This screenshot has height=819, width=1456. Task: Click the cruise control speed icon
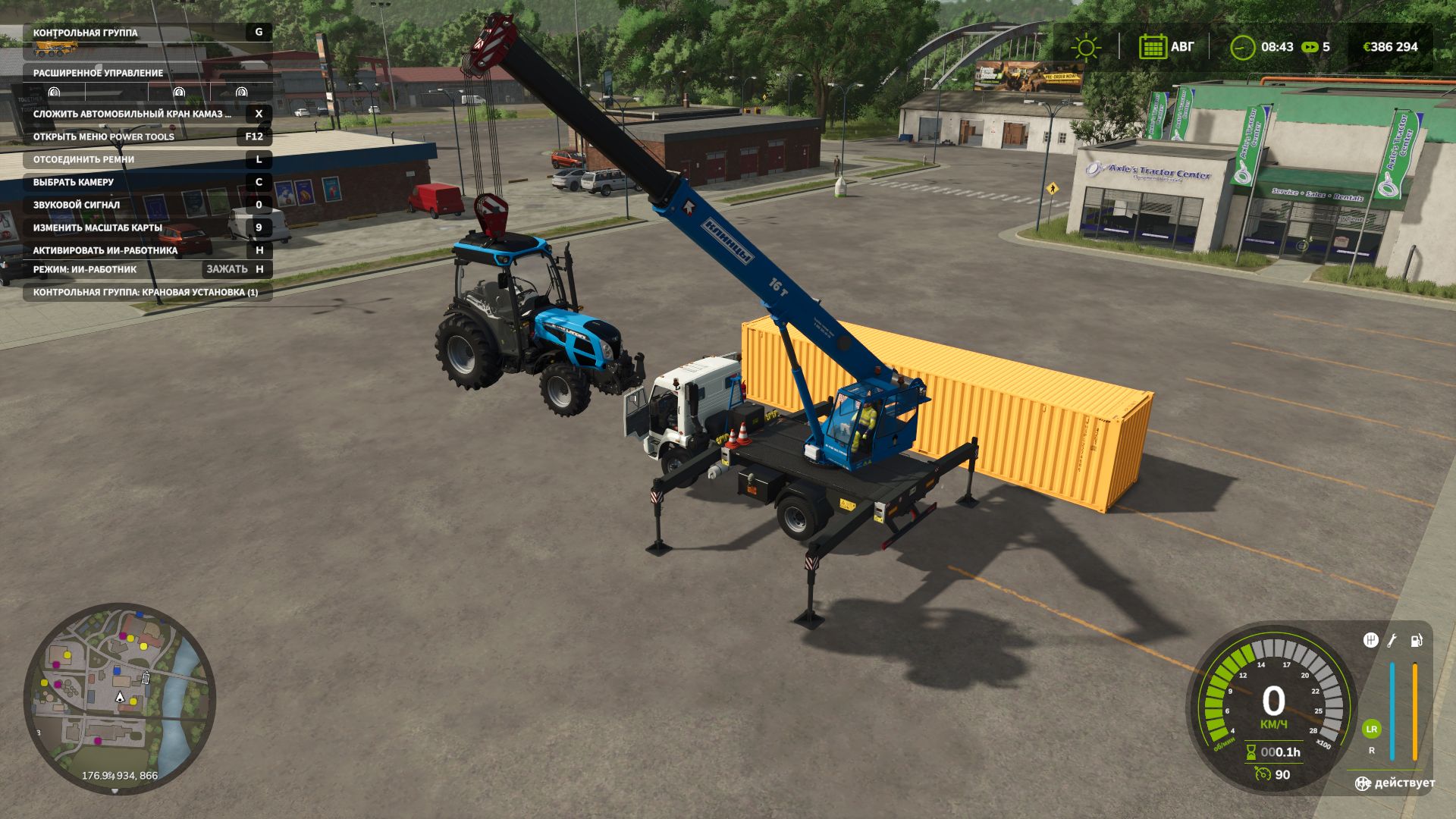pos(1263,774)
